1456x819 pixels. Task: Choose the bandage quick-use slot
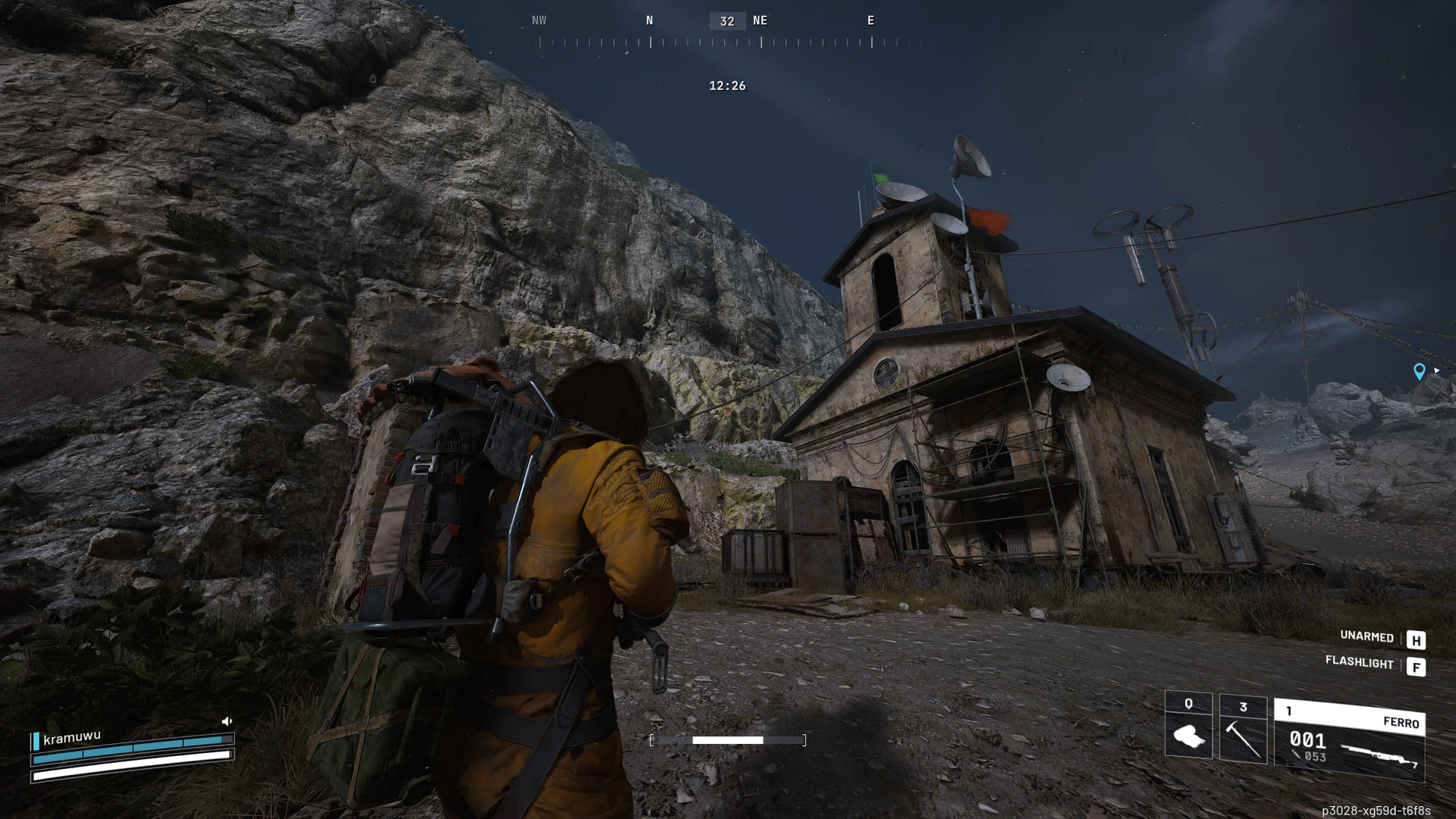(x=1188, y=726)
